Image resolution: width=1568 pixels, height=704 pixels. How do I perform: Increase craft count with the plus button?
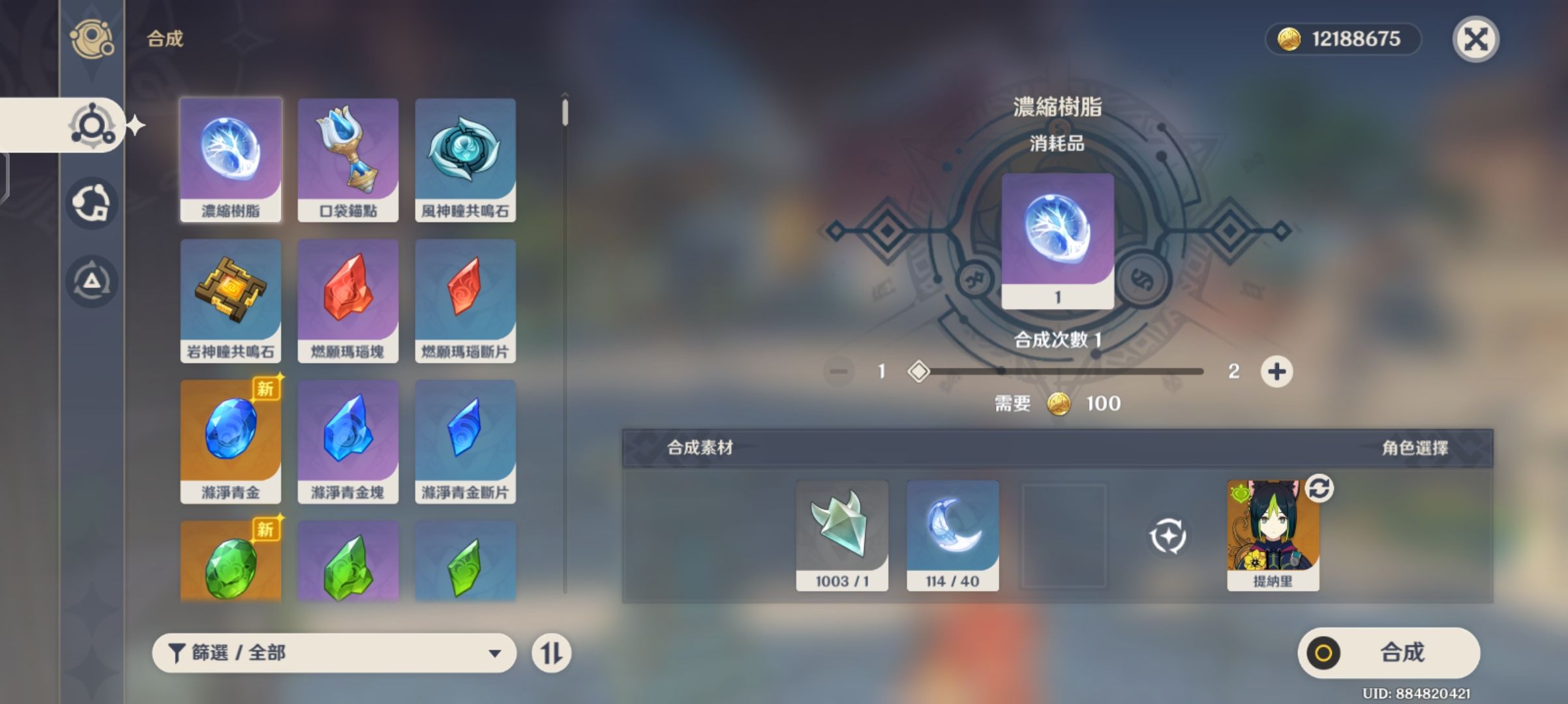[1276, 372]
